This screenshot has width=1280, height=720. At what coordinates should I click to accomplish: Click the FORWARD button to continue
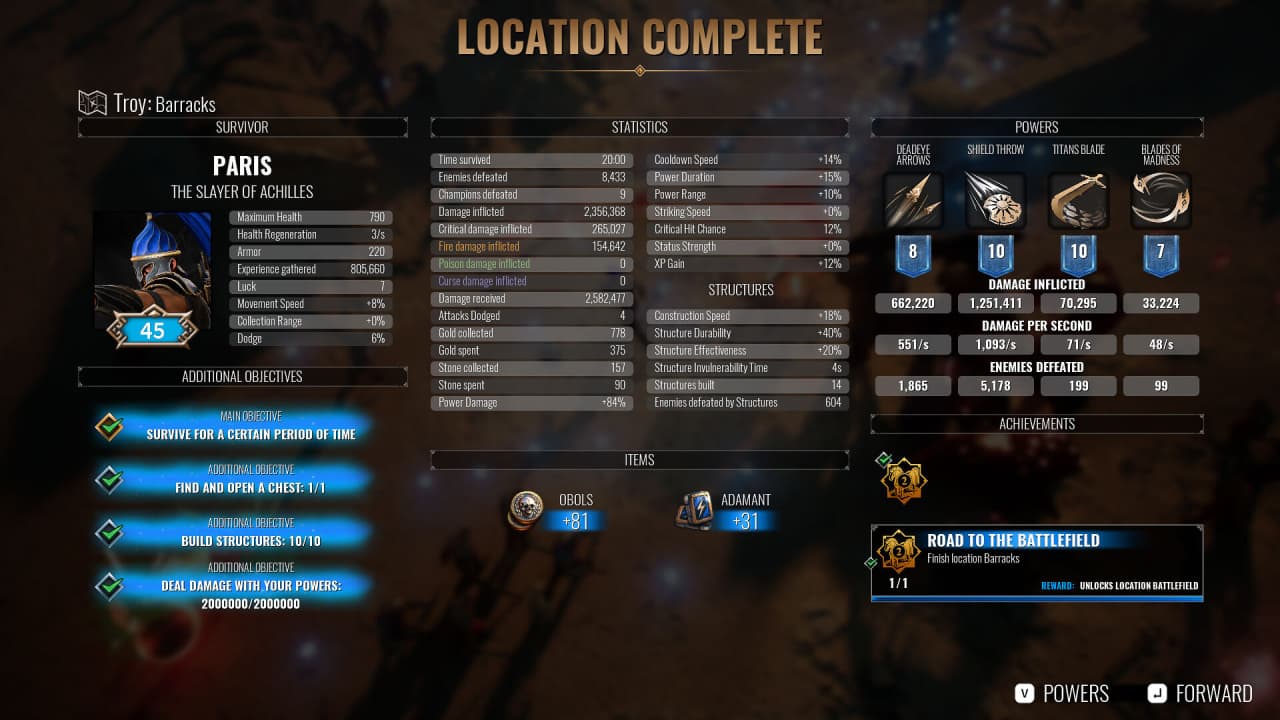(1200, 693)
